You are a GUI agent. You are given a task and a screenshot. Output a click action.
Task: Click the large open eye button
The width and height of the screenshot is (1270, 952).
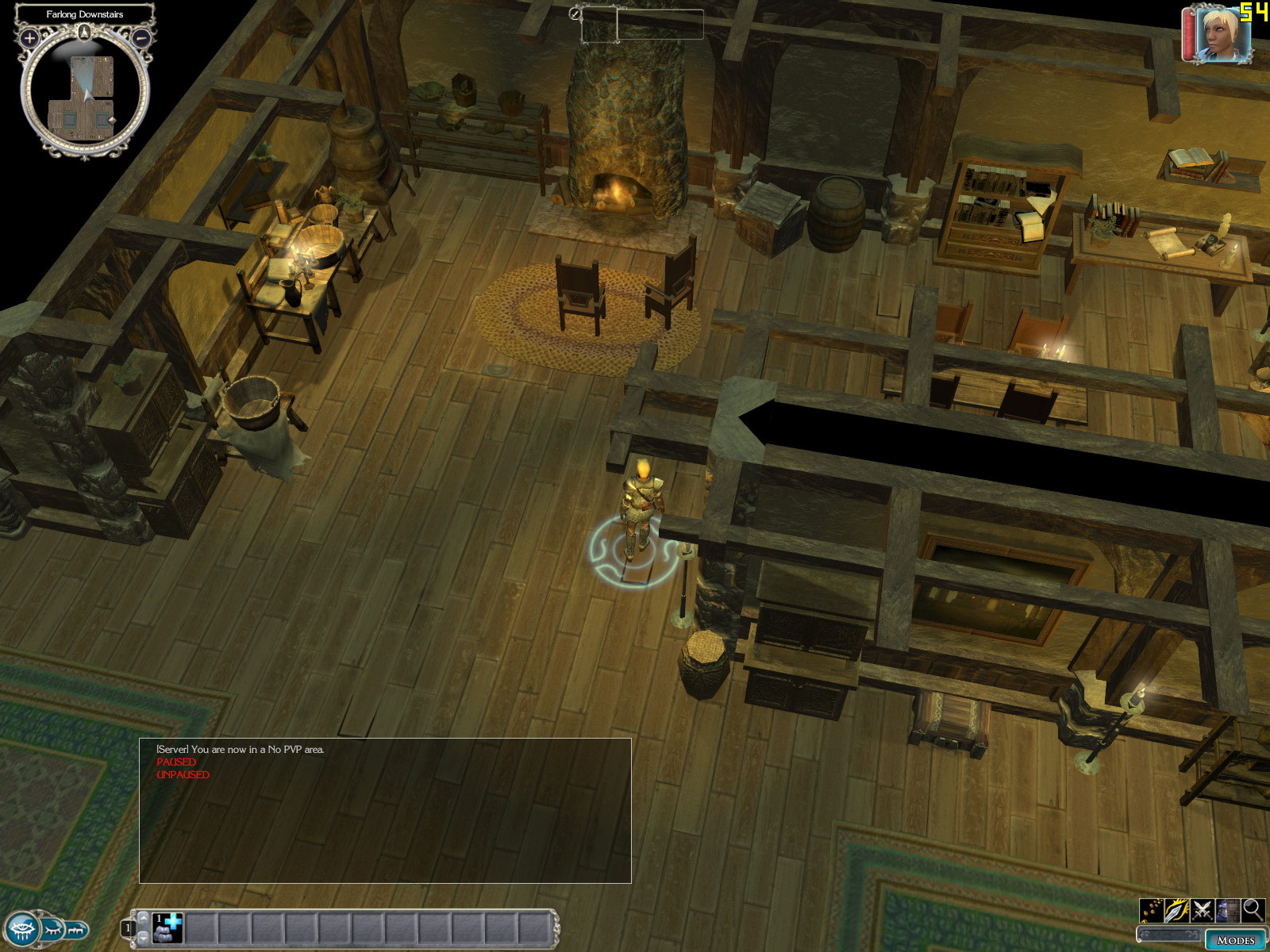click(x=21, y=928)
